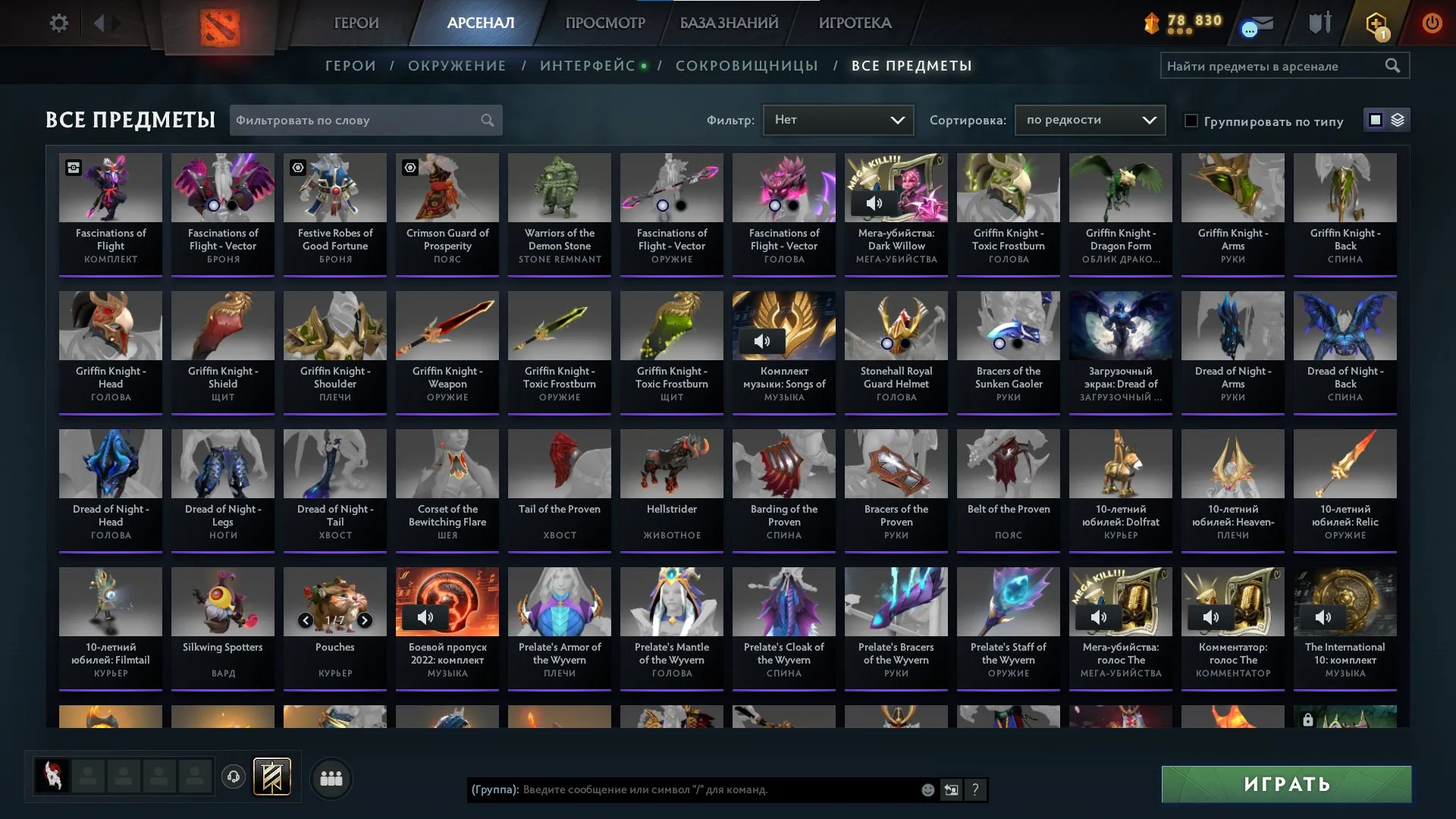
Task: Open the armory shield and sword icon
Action: 1319,23
